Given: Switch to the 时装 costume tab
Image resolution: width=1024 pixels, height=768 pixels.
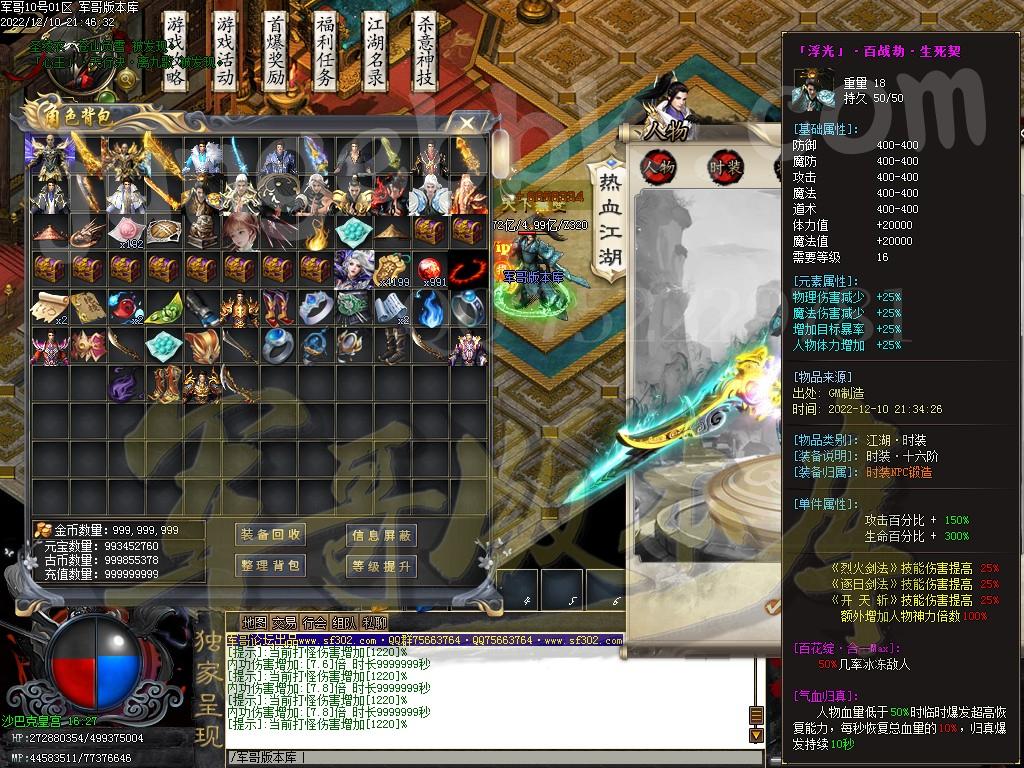Looking at the screenshot, I should 727,166.
